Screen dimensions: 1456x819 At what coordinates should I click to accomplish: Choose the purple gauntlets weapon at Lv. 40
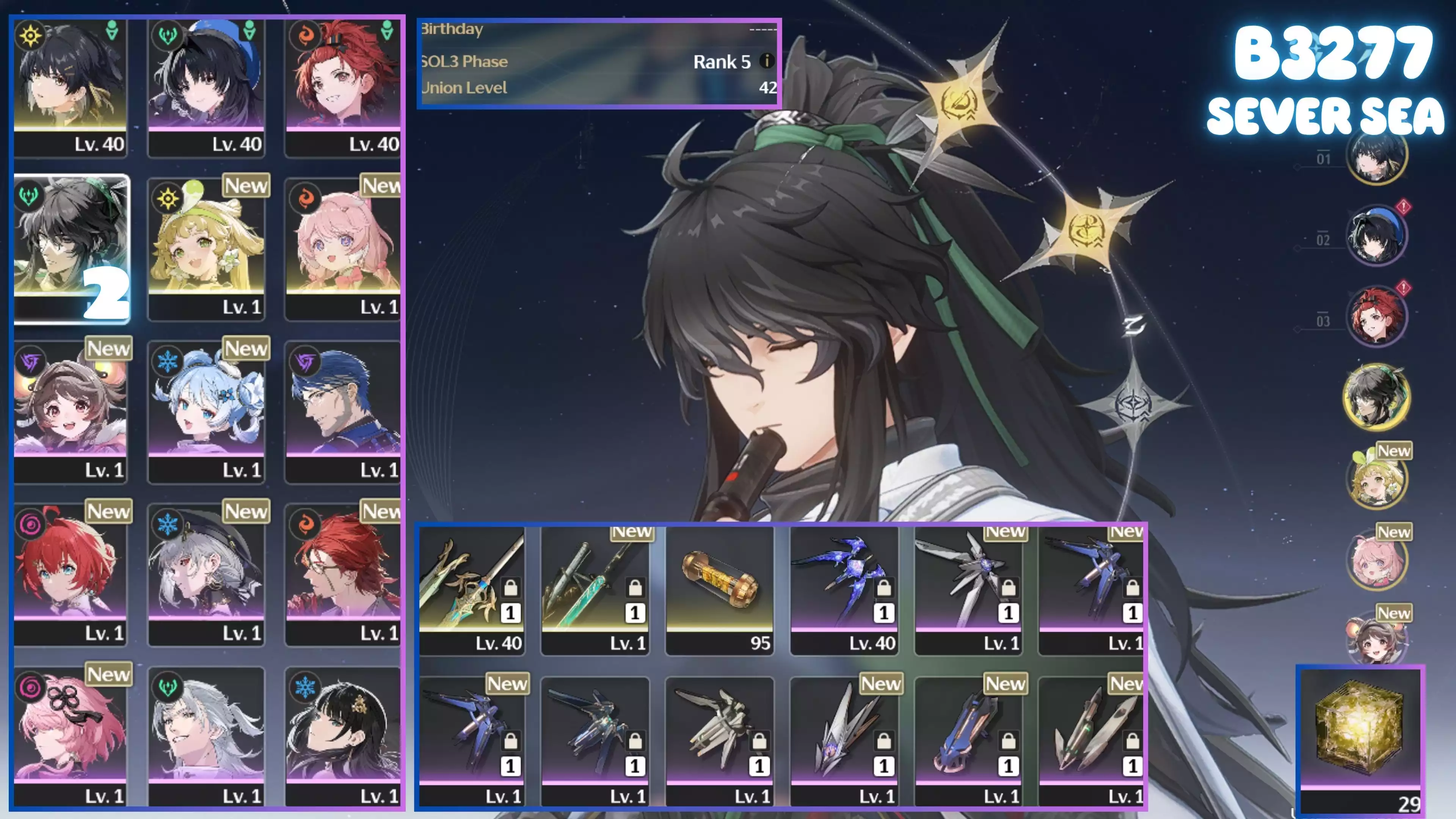point(844,588)
